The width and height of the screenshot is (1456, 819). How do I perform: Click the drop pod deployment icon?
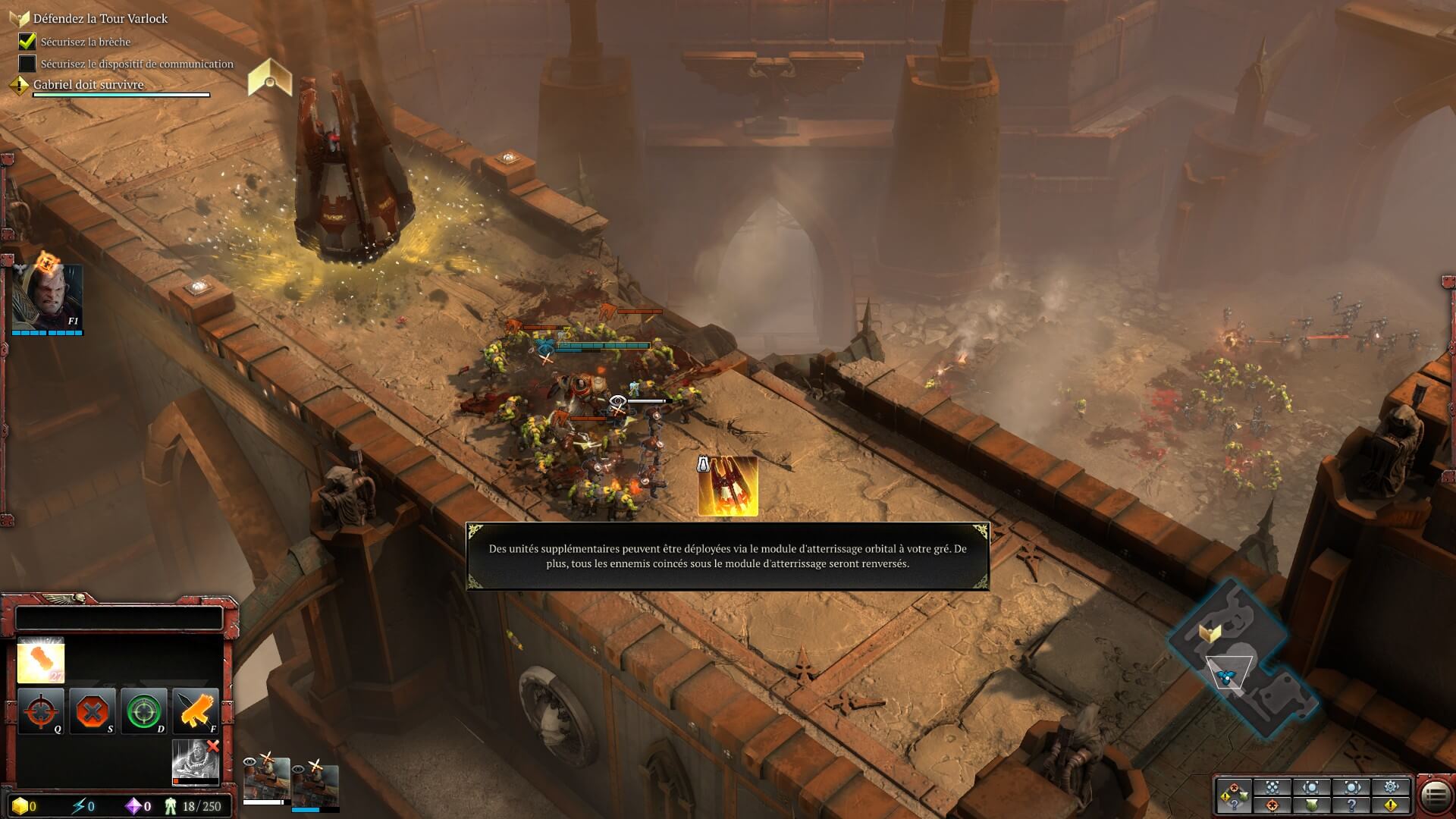[727, 486]
